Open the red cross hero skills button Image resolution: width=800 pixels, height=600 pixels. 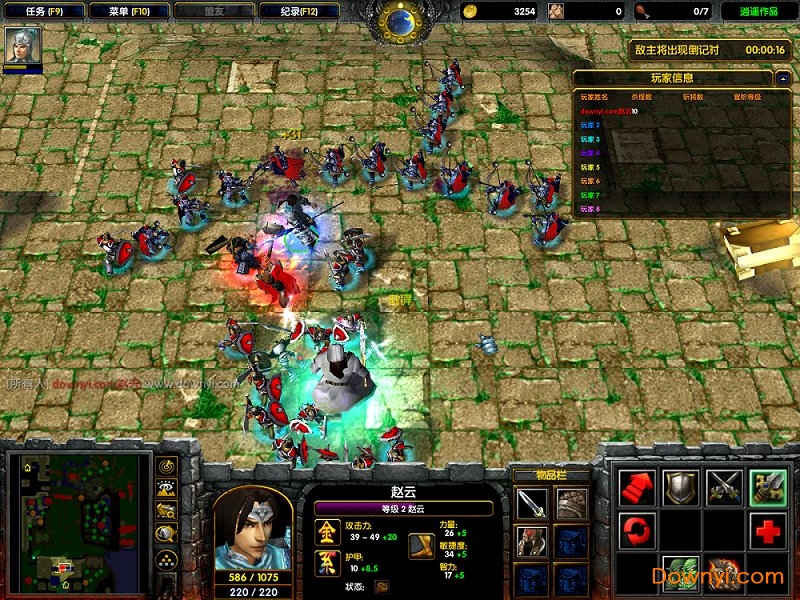pyautogui.click(x=767, y=528)
